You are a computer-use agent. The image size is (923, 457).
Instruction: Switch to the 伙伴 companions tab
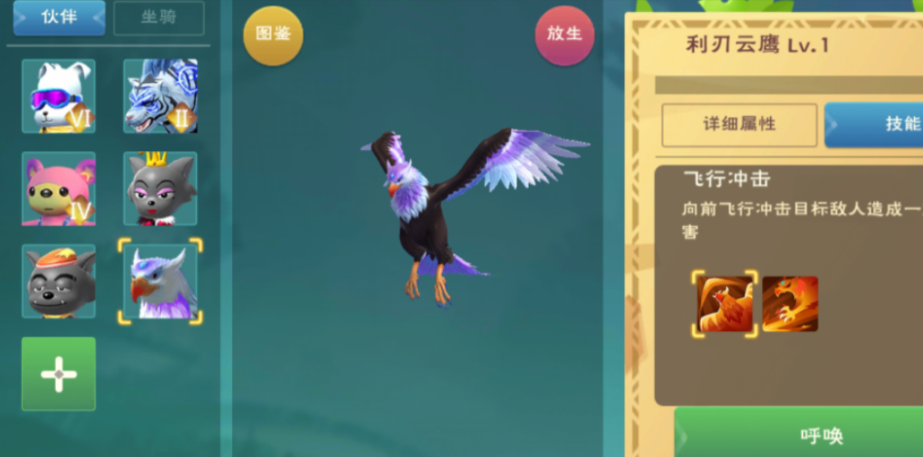[x=58, y=18]
